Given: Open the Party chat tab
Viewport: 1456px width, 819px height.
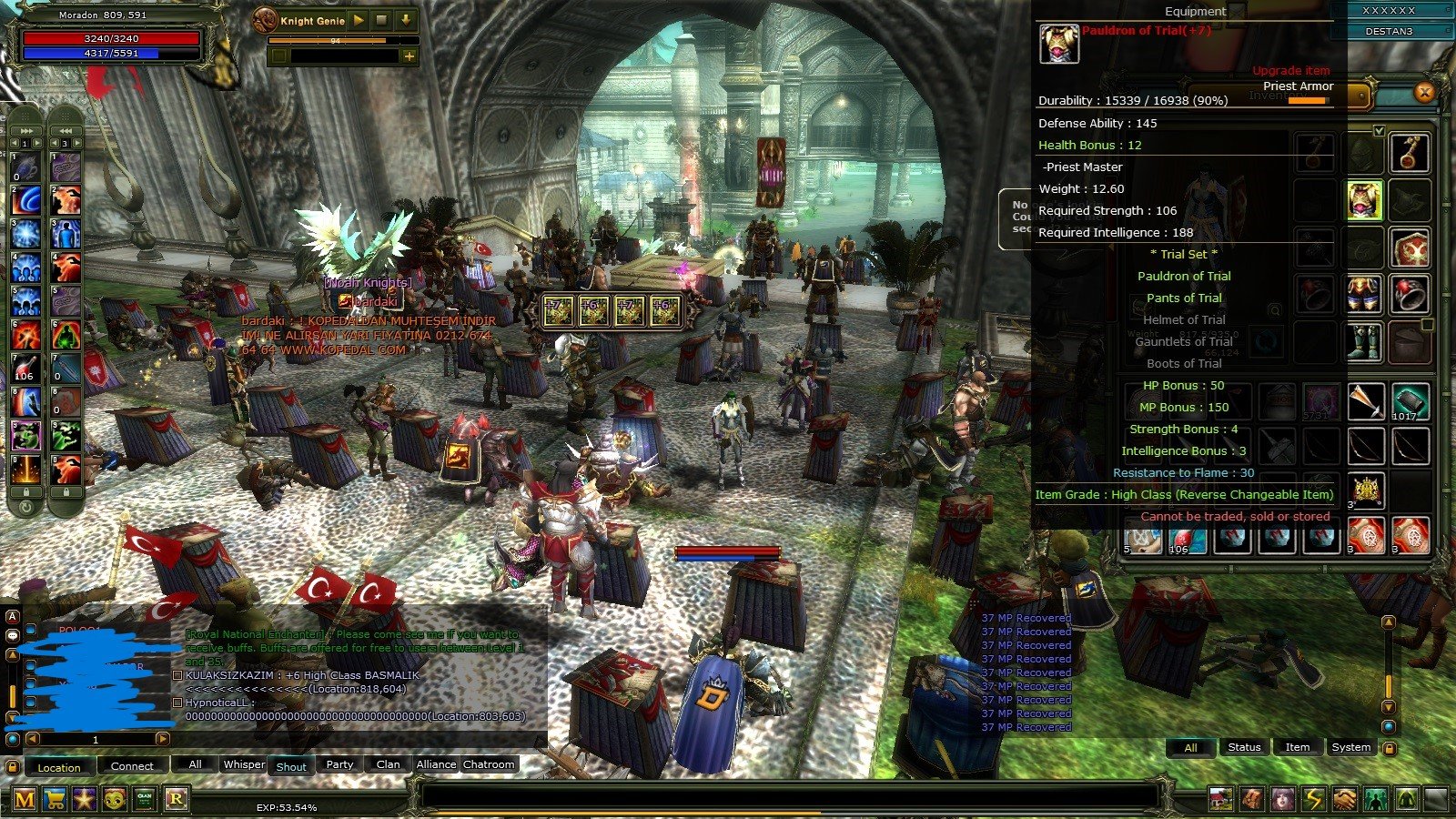Looking at the screenshot, I should [x=339, y=764].
